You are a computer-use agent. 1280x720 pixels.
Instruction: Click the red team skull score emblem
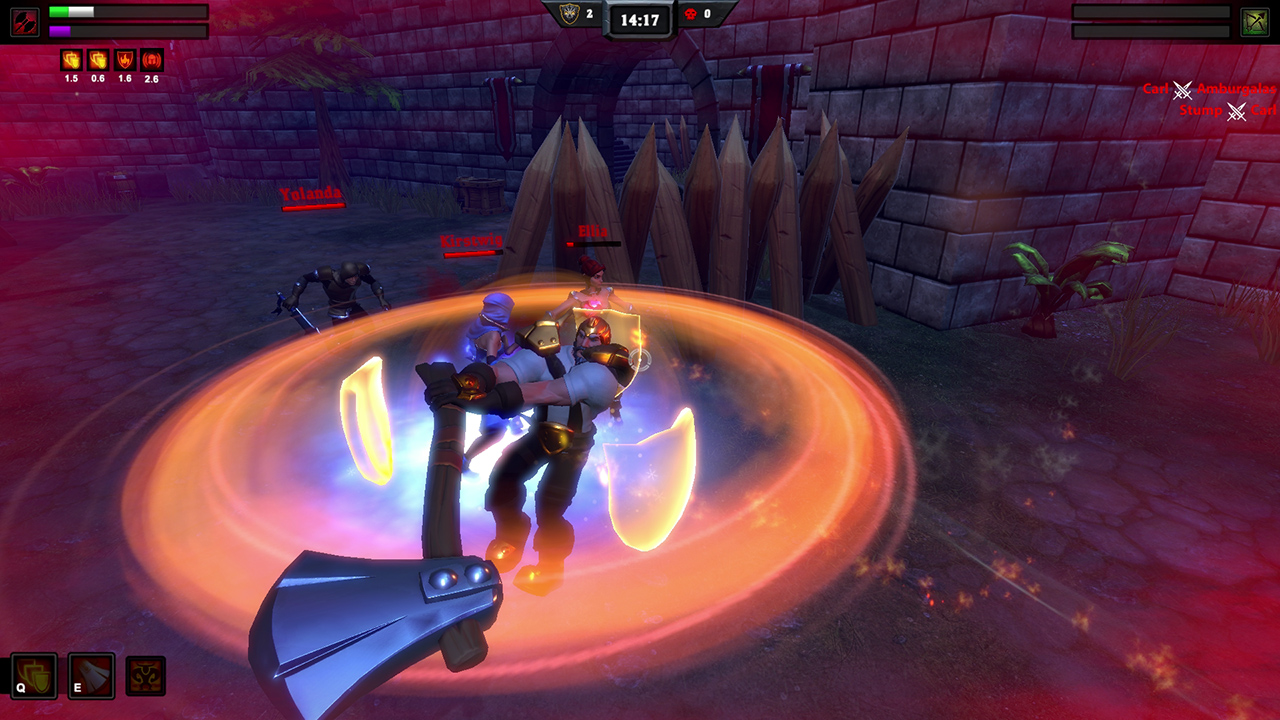[x=690, y=14]
